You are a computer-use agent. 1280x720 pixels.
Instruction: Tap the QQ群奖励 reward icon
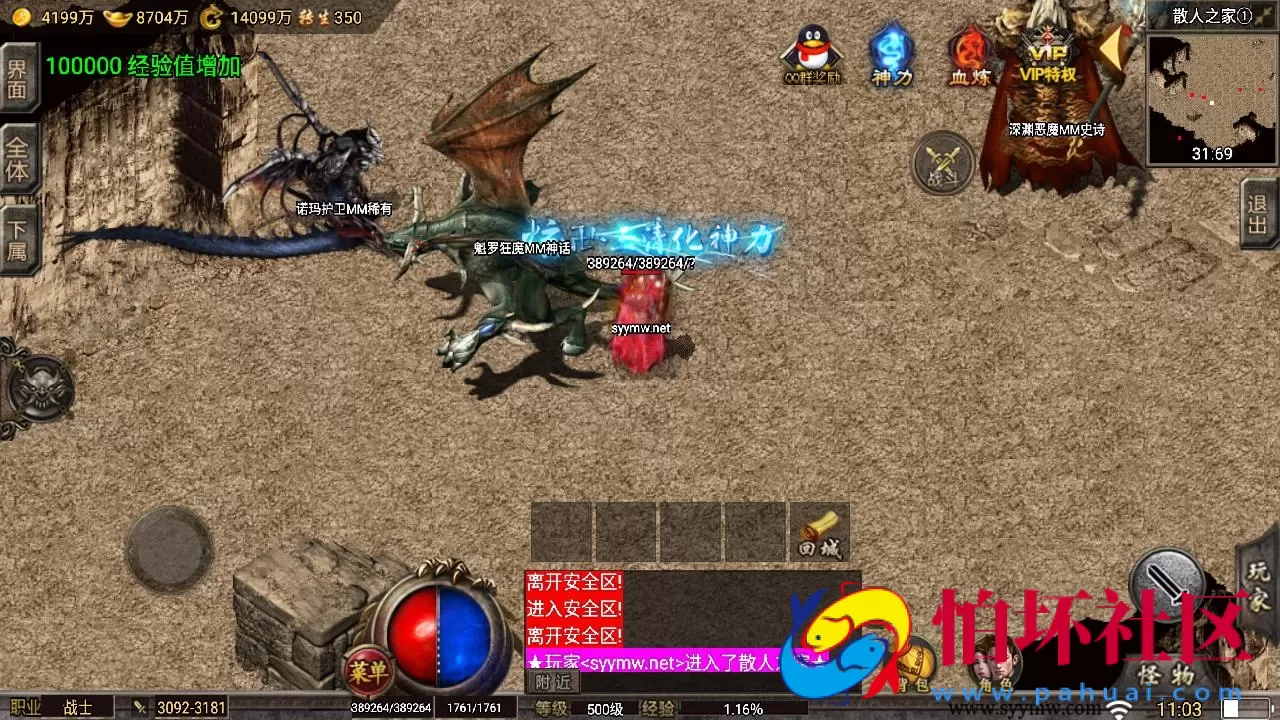[x=811, y=50]
